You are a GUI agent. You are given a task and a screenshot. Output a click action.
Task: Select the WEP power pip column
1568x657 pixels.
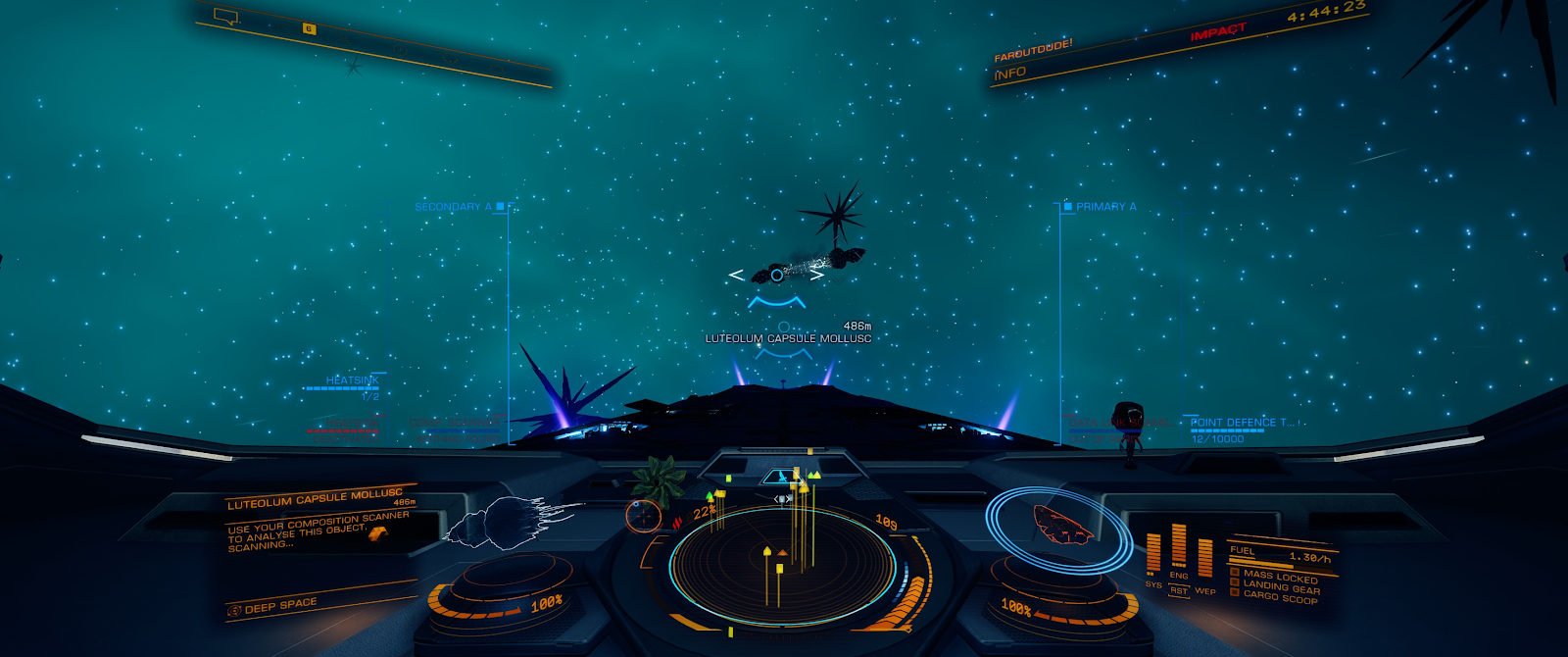[1204, 561]
